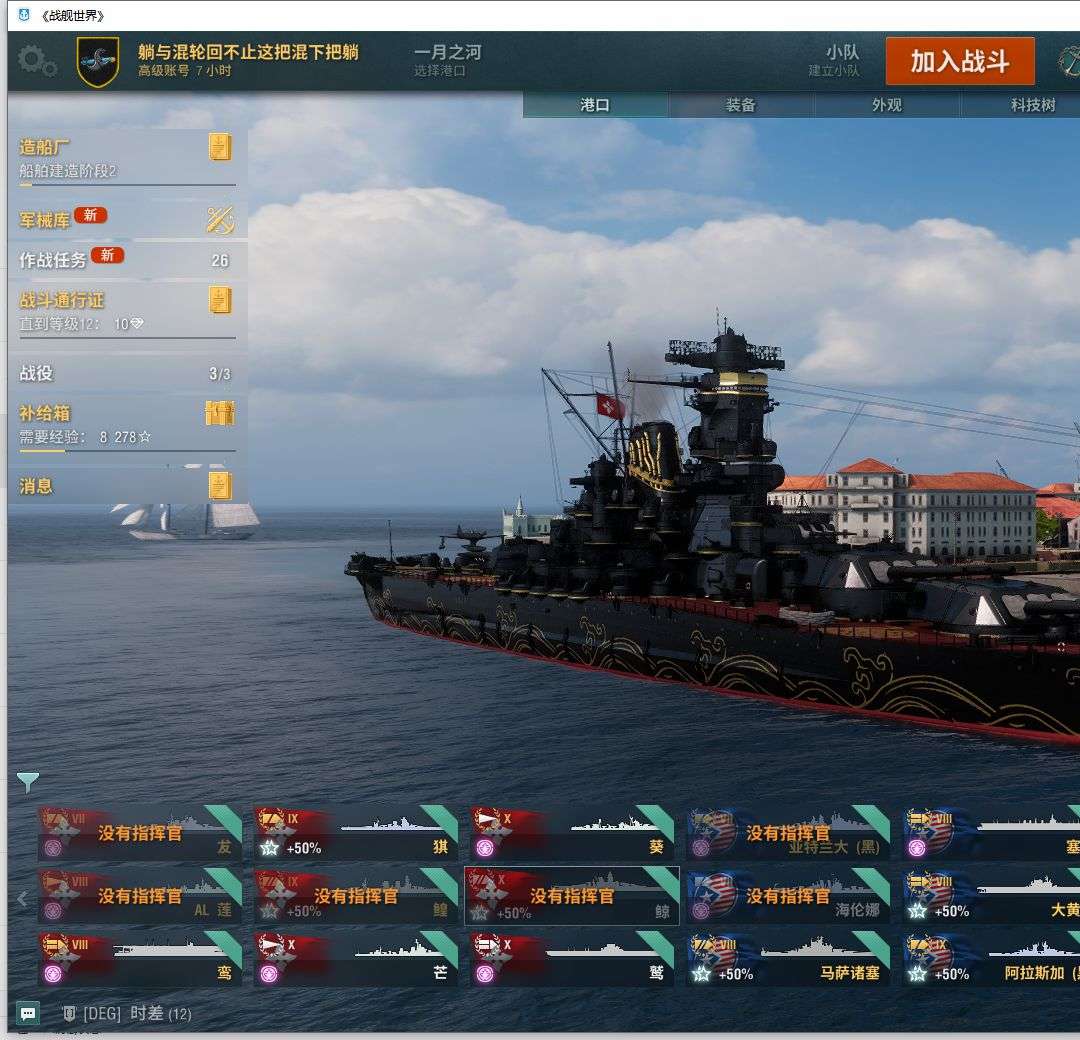Open the chat speech-bubble button
The height and width of the screenshot is (1040, 1080).
(28, 1013)
